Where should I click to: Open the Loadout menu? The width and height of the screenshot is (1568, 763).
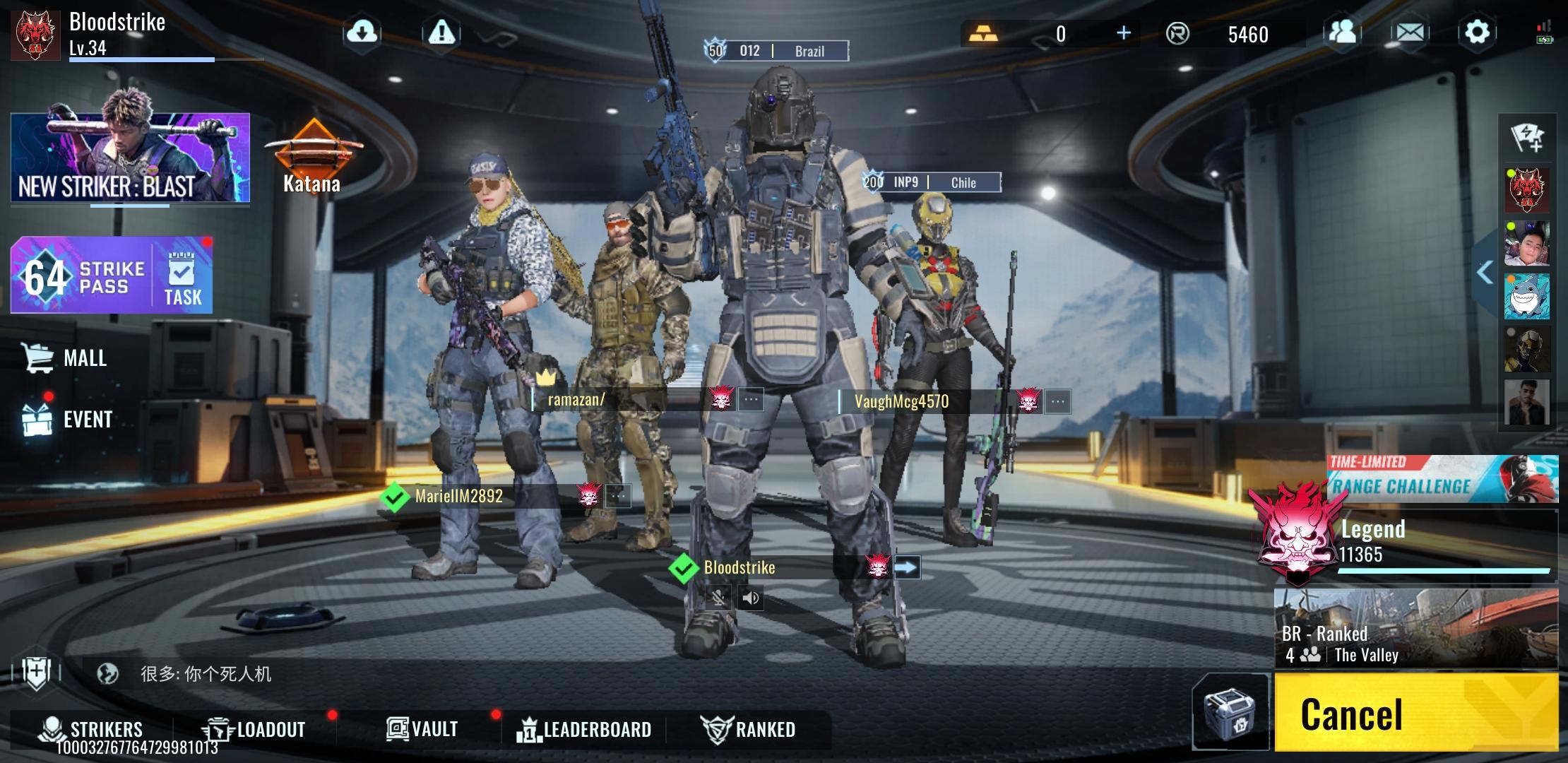pos(255,728)
